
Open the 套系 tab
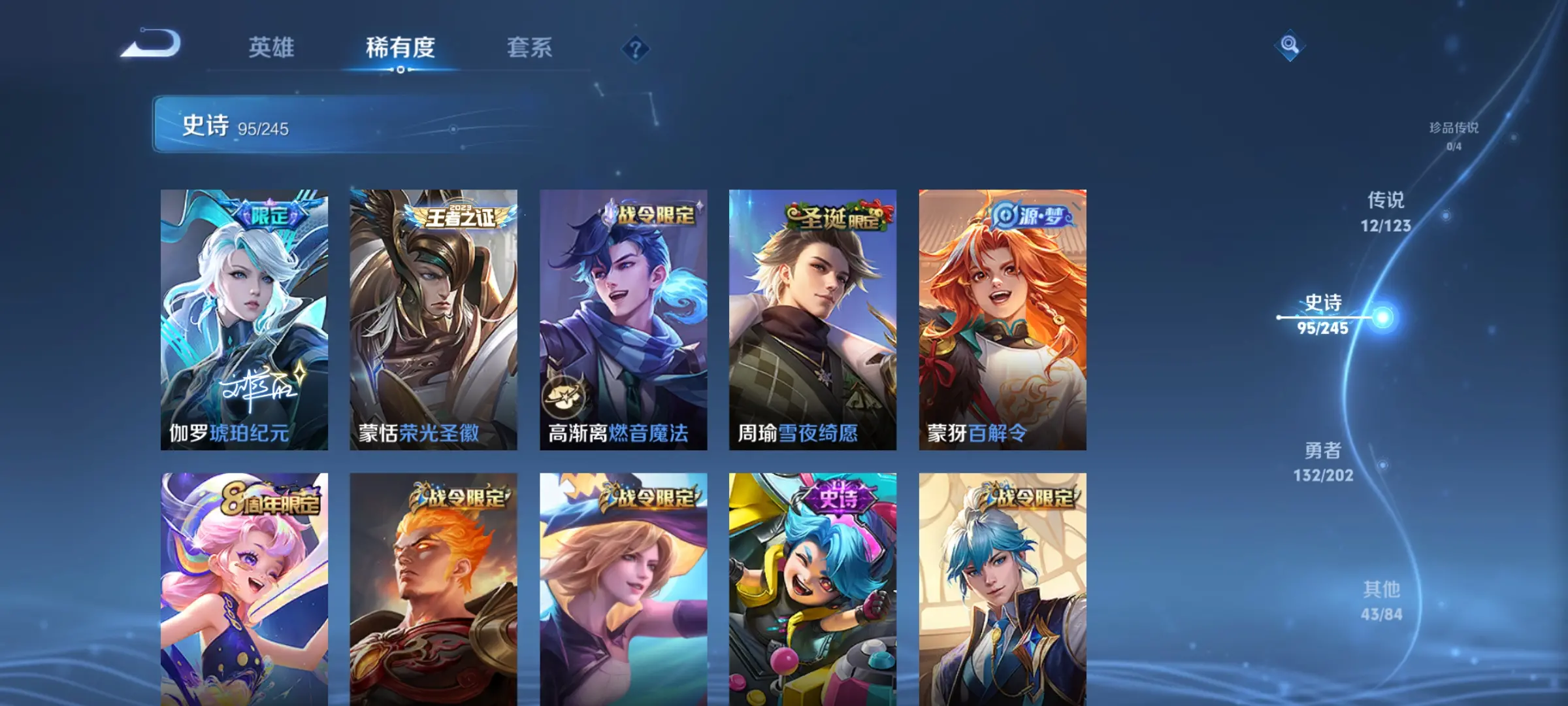click(x=529, y=48)
